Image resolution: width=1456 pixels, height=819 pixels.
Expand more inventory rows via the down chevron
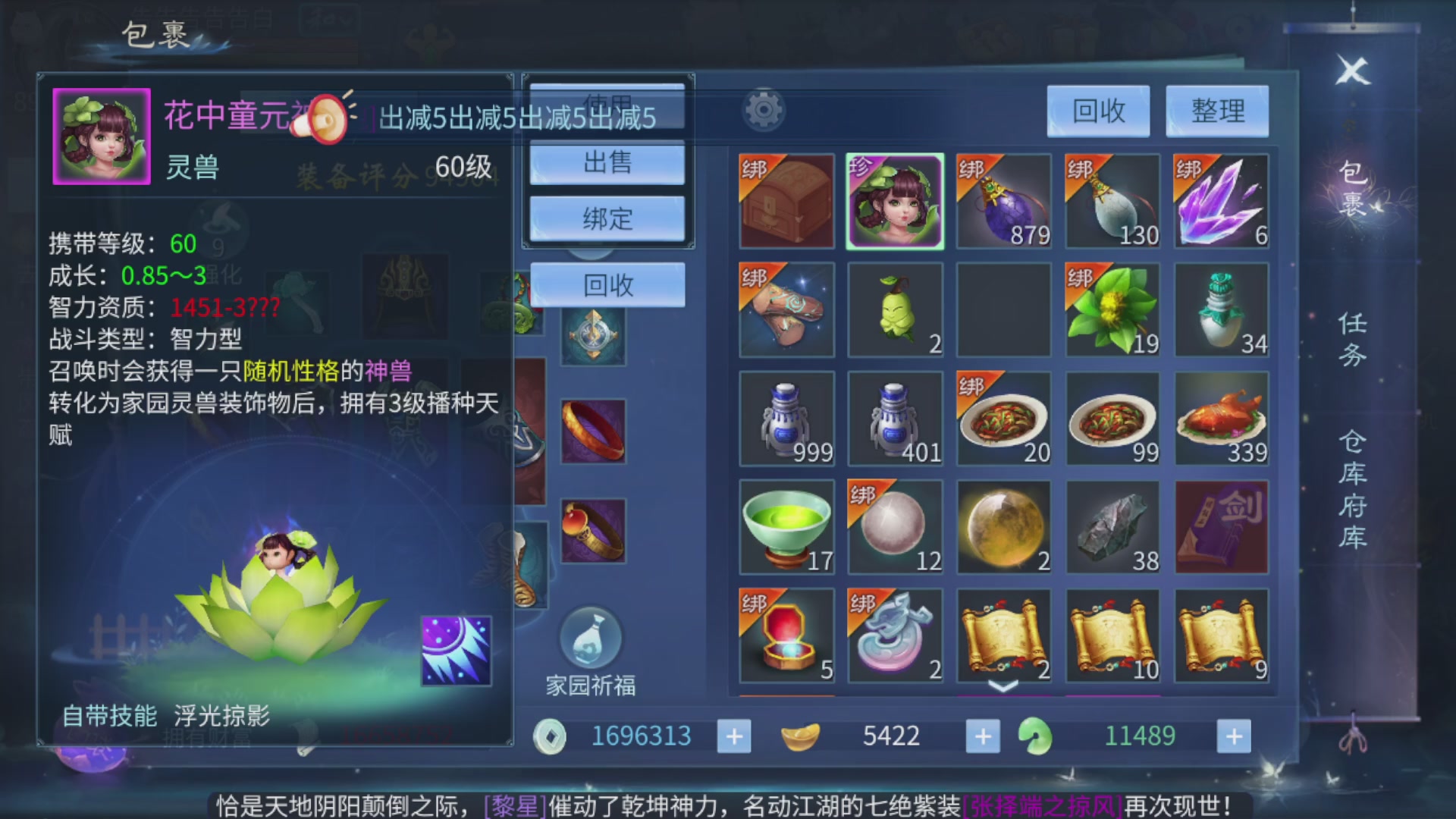pos(1003,686)
